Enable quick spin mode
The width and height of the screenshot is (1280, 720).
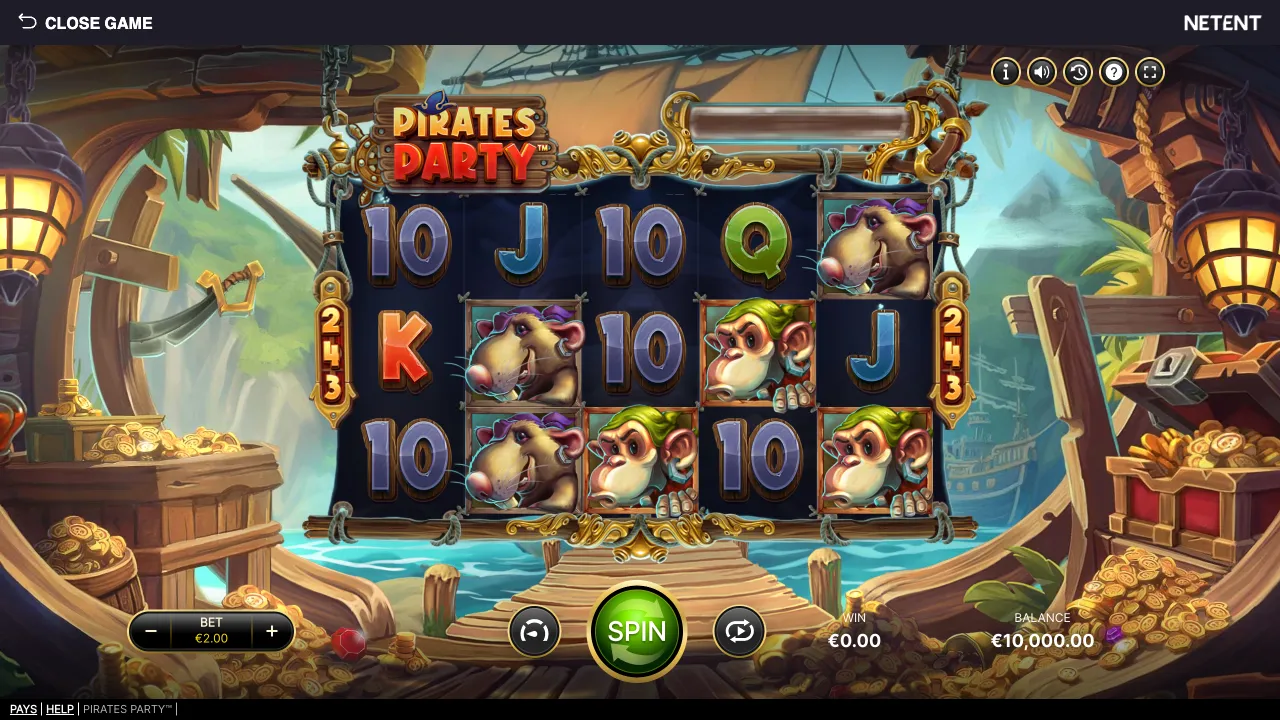[534, 631]
